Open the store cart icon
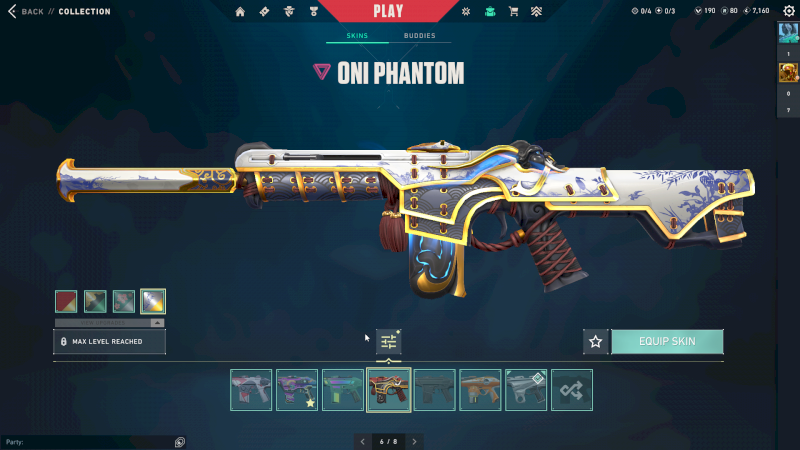Image resolution: width=800 pixels, height=450 pixels. coord(513,12)
